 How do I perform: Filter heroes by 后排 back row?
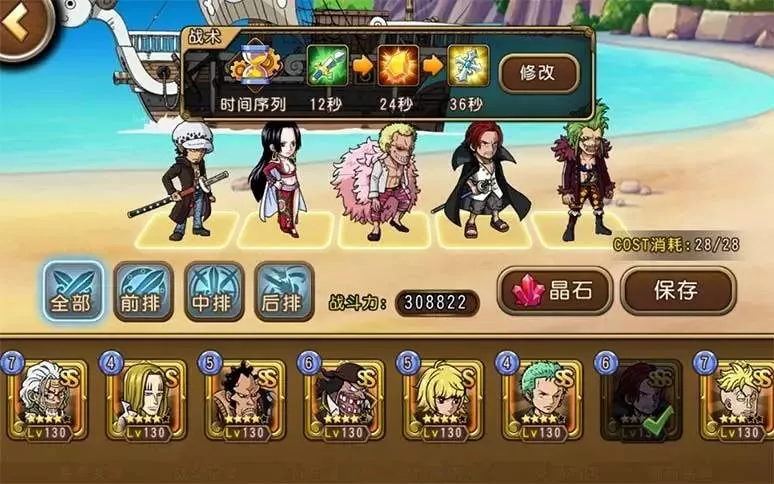click(x=283, y=291)
